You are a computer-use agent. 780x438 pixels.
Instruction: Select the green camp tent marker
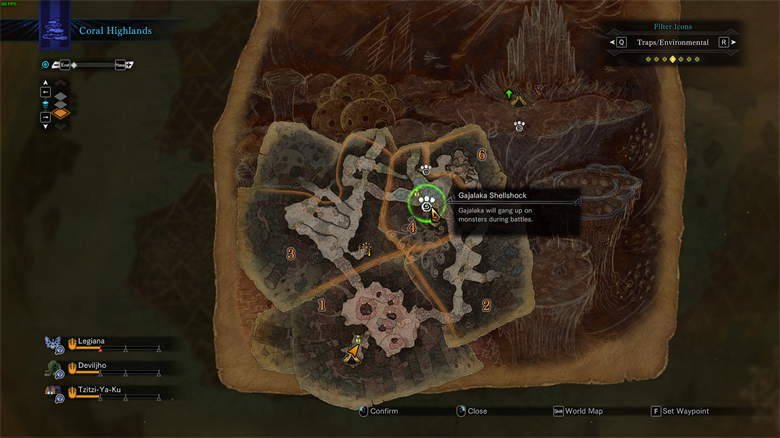[x=511, y=97]
